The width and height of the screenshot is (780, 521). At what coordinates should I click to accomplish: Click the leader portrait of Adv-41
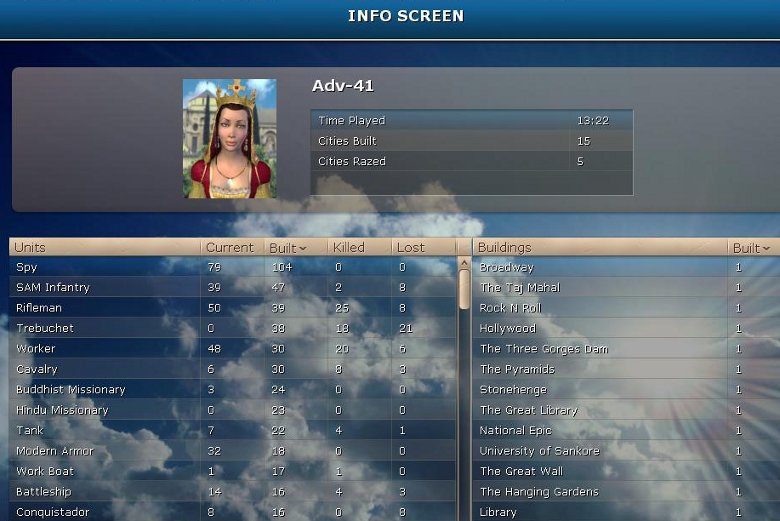coord(229,138)
